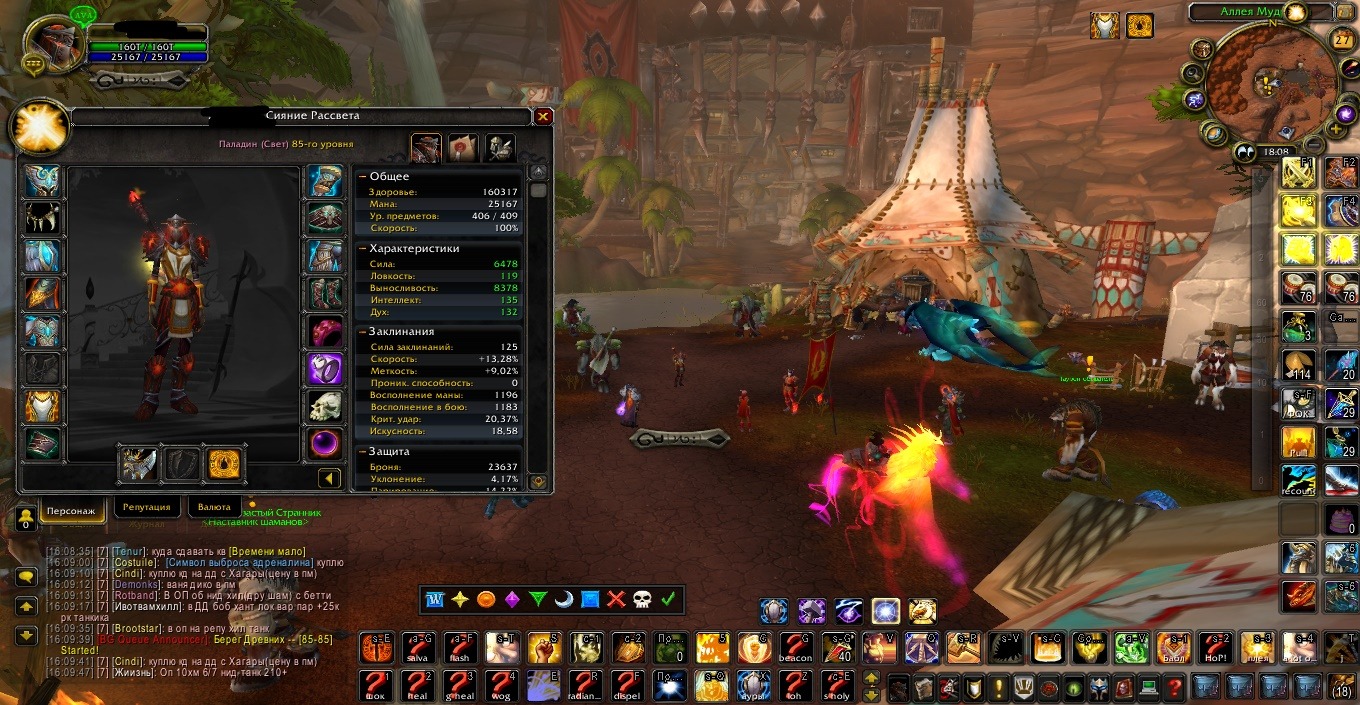Close the character panel
Viewport: 1360px width, 705px height.
coord(543,116)
